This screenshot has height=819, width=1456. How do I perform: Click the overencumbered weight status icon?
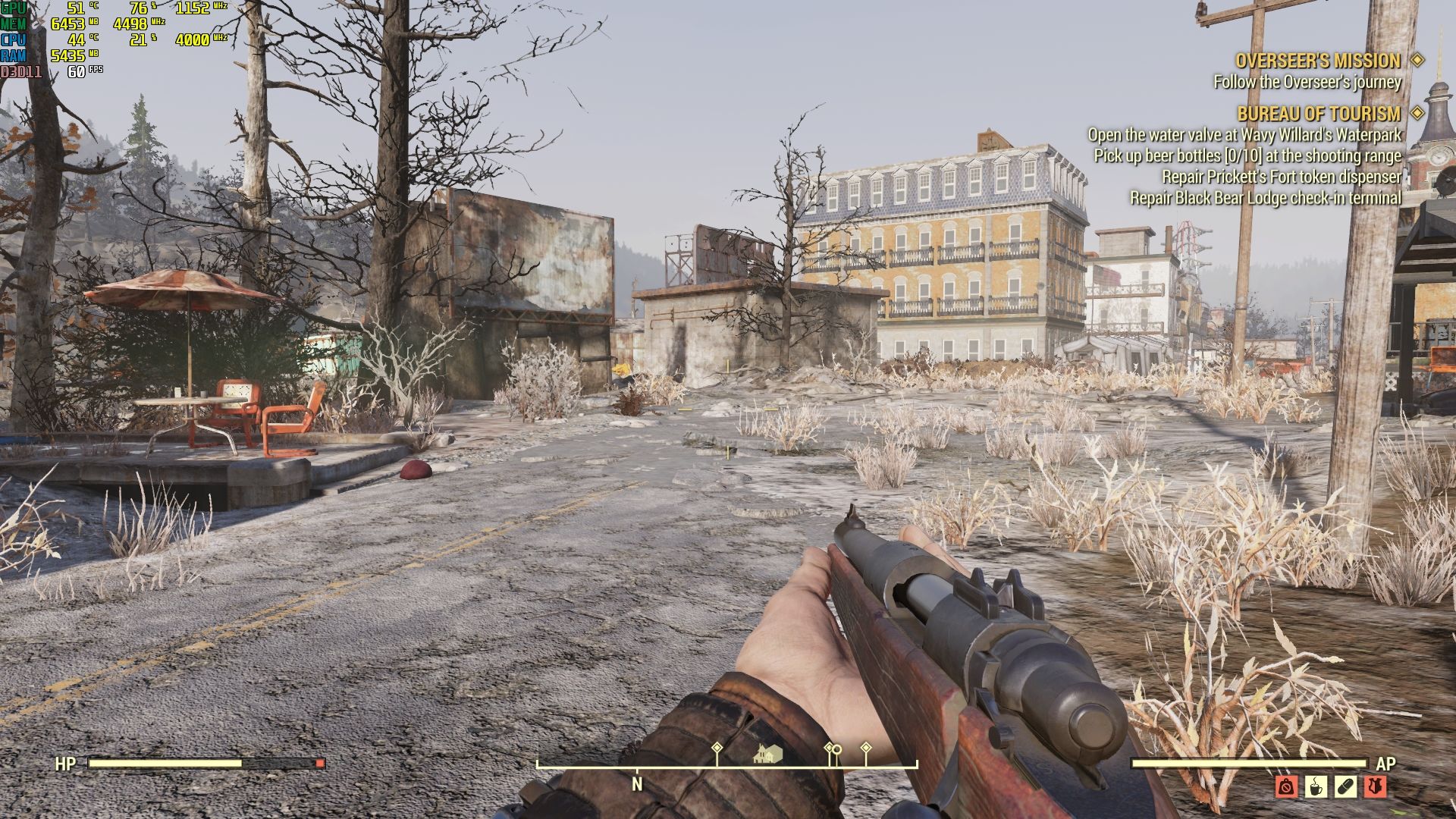[x=1286, y=786]
